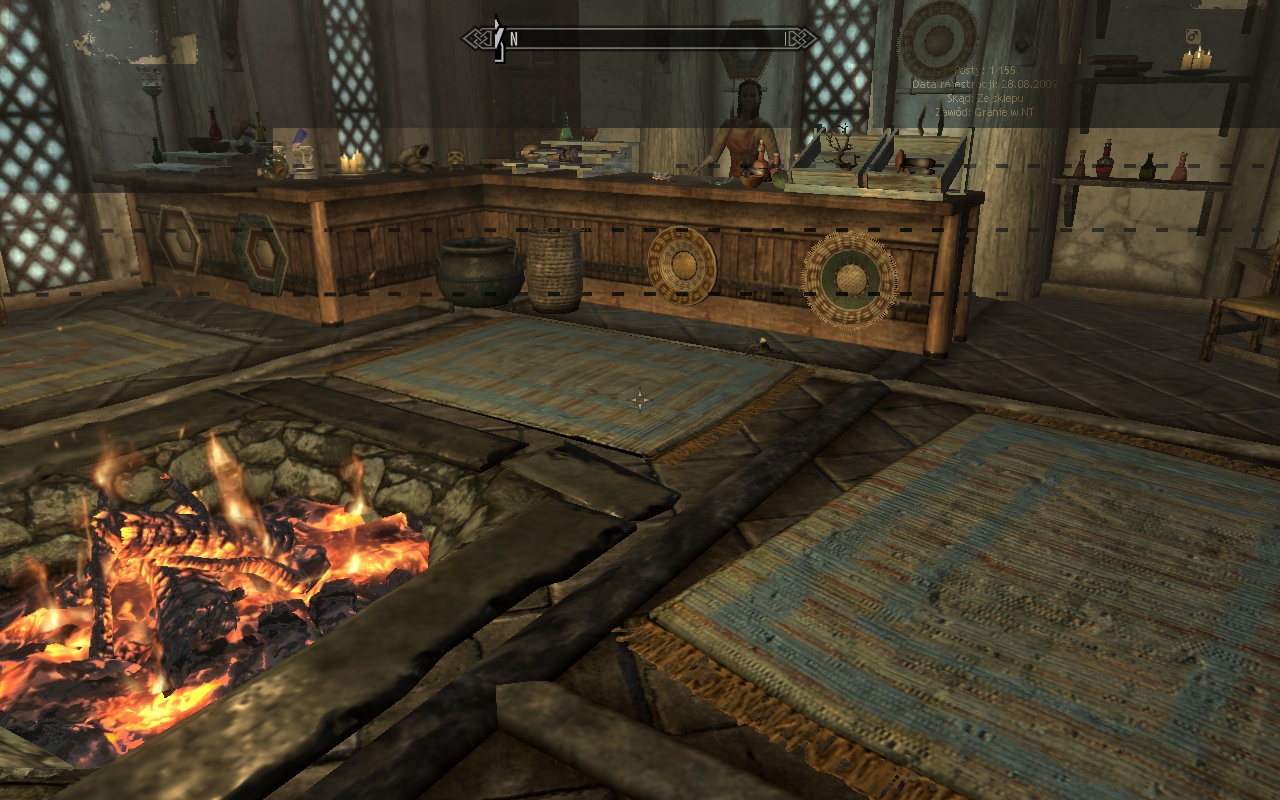The width and height of the screenshot is (1280, 800).
Task: Click the compass bar in the HUD
Action: pos(640,39)
